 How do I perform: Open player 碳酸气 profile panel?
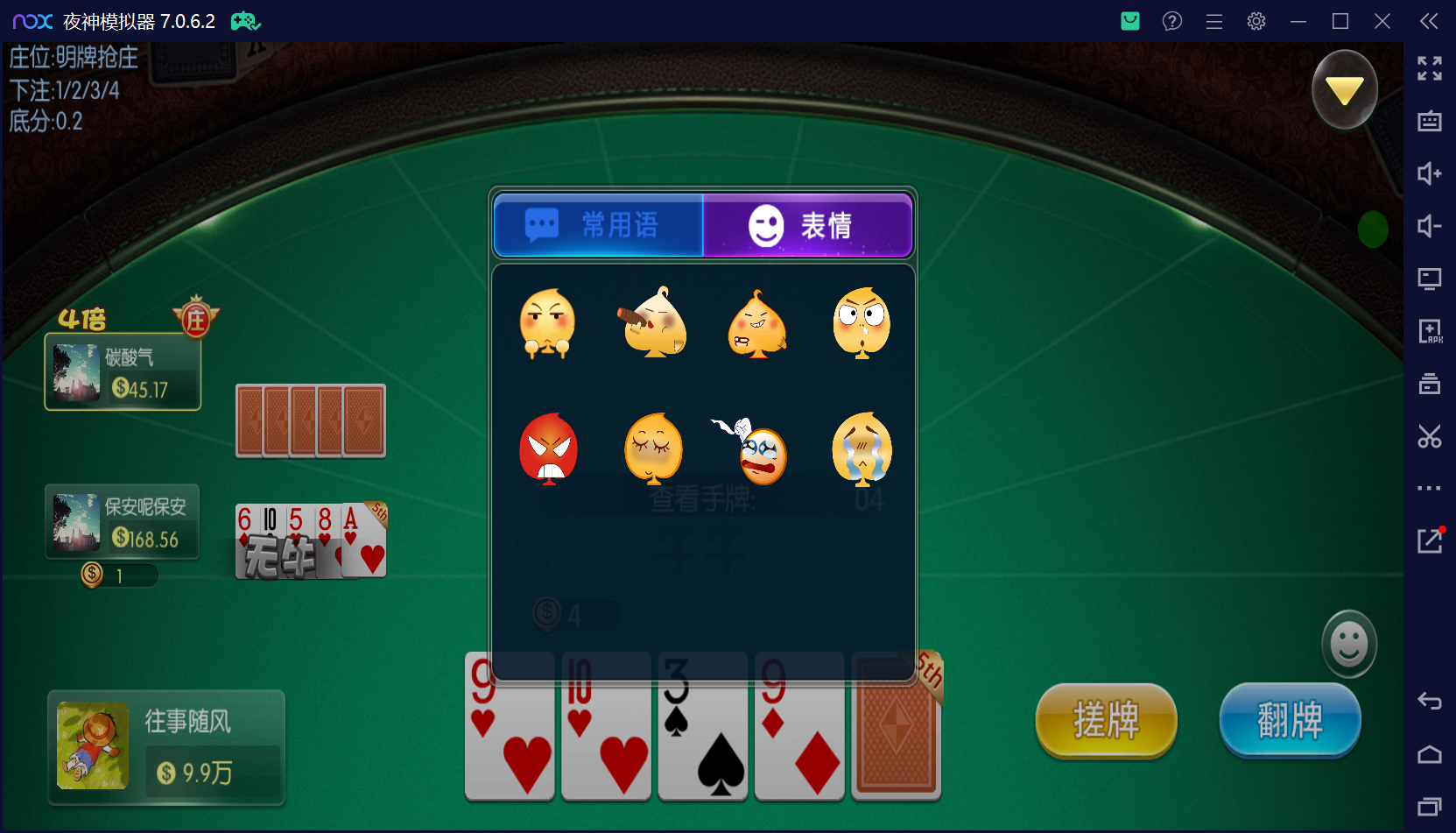pos(123,372)
